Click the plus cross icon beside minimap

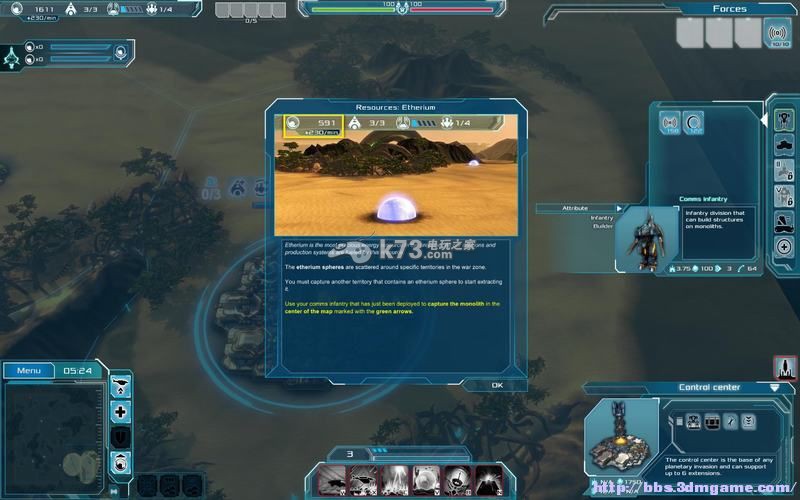(x=121, y=411)
